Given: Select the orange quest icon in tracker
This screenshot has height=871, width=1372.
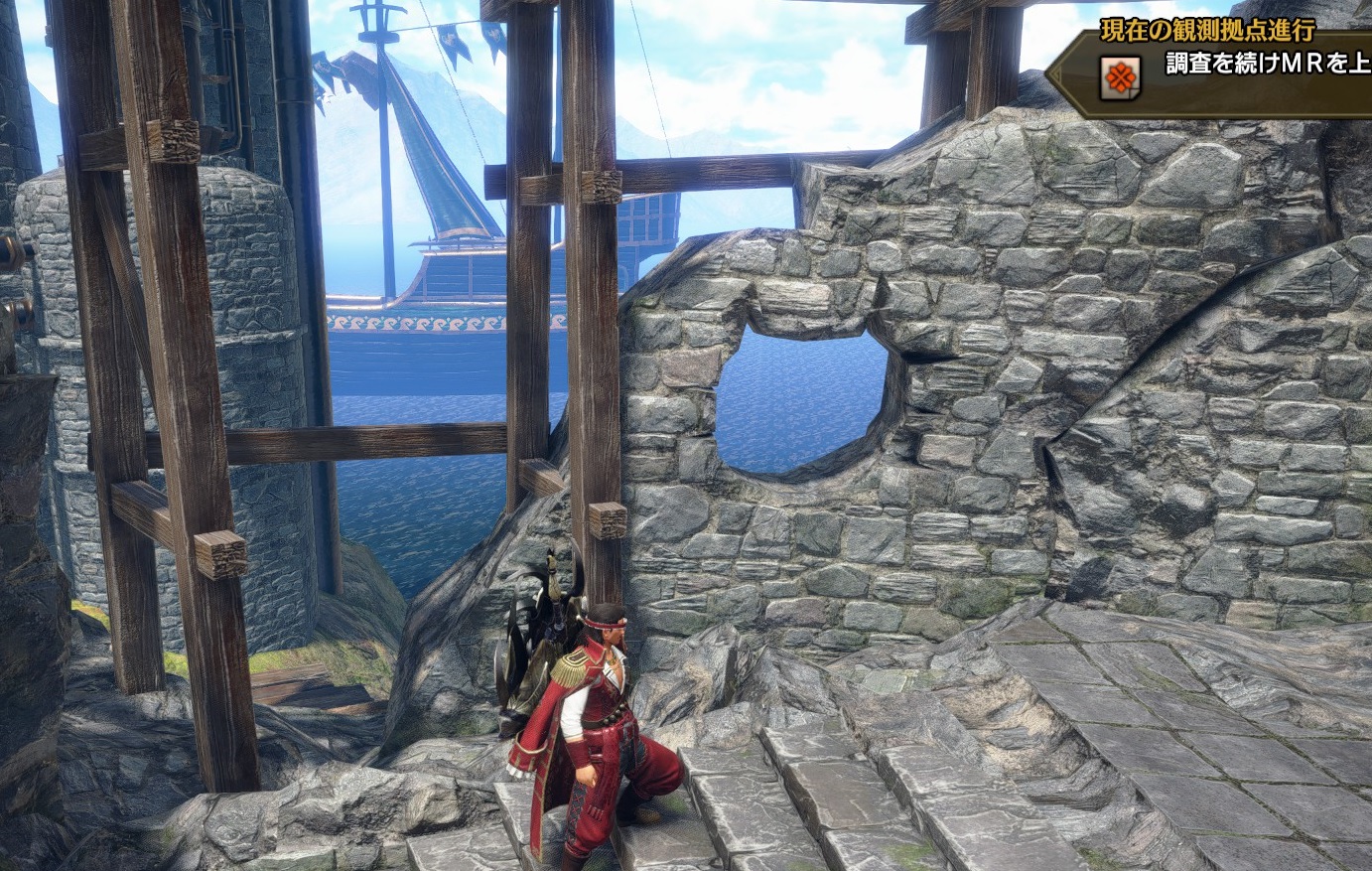Looking at the screenshot, I should tap(1119, 77).
